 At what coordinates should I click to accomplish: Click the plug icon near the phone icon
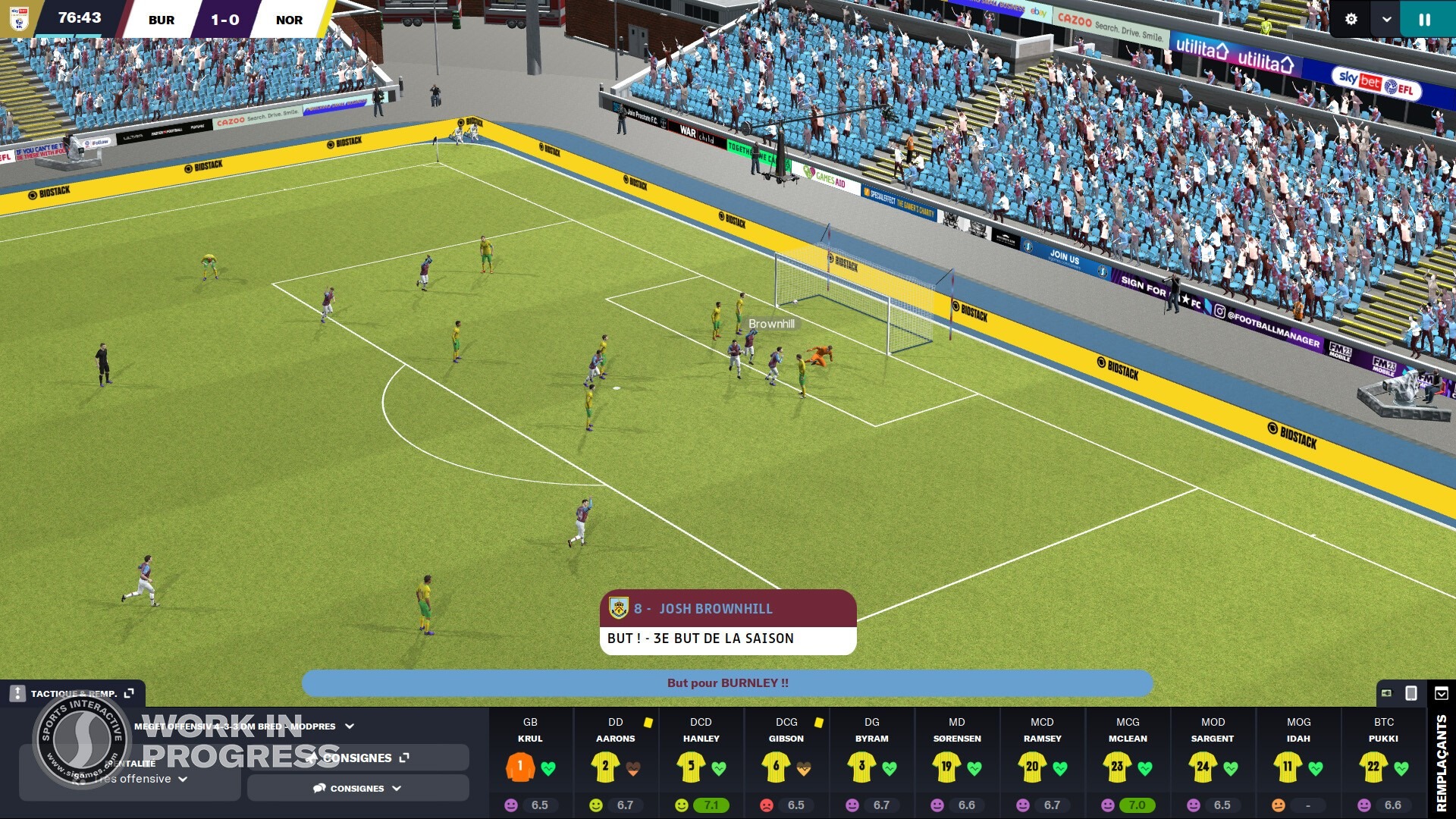coord(1386,693)
